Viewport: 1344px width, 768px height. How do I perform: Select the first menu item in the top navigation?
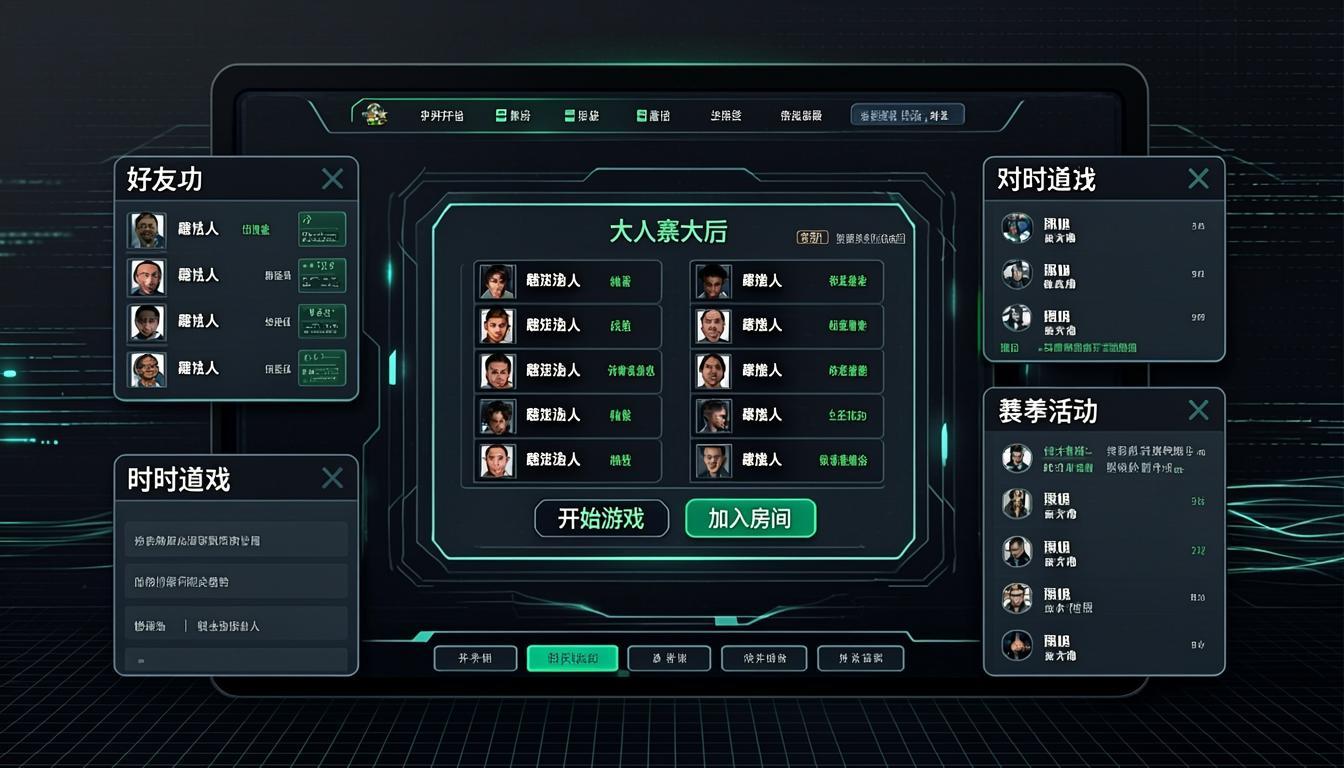pos(441,114)
